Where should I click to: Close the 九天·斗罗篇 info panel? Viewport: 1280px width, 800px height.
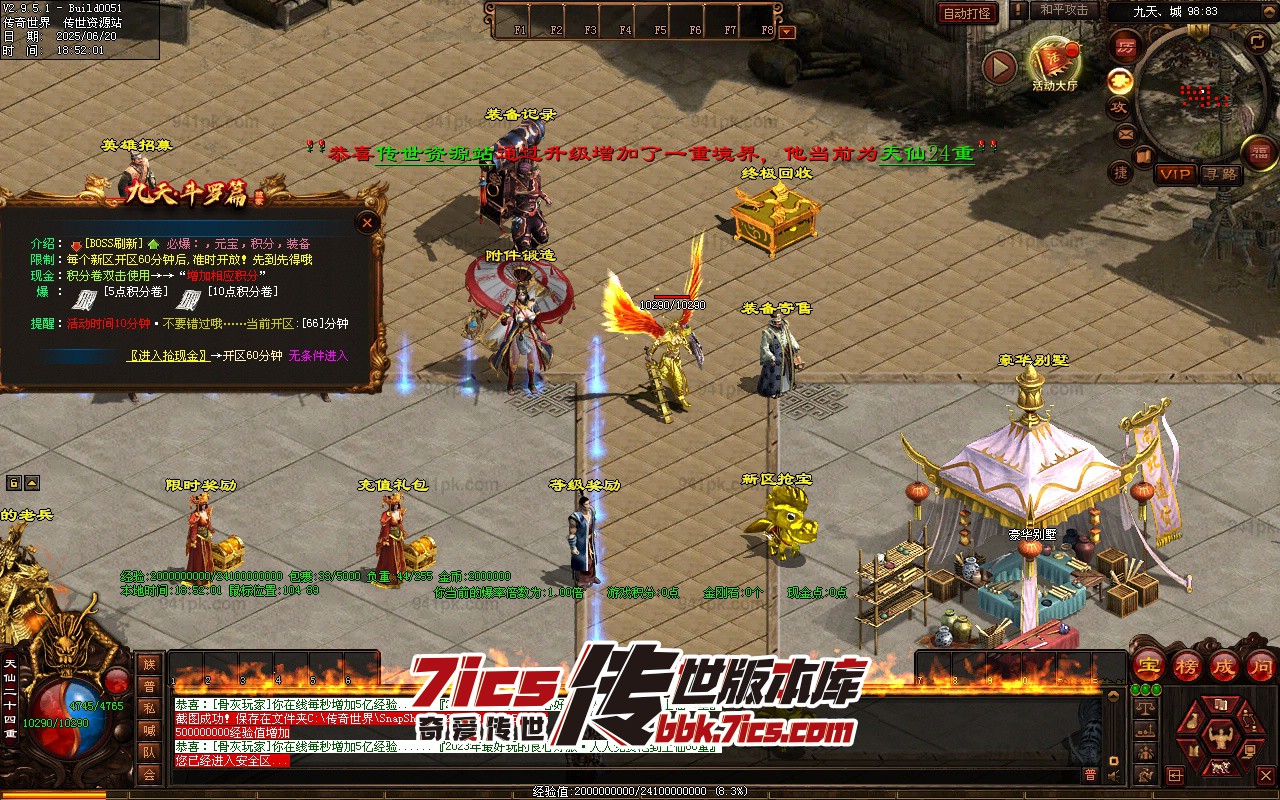[x=368, y=222]
